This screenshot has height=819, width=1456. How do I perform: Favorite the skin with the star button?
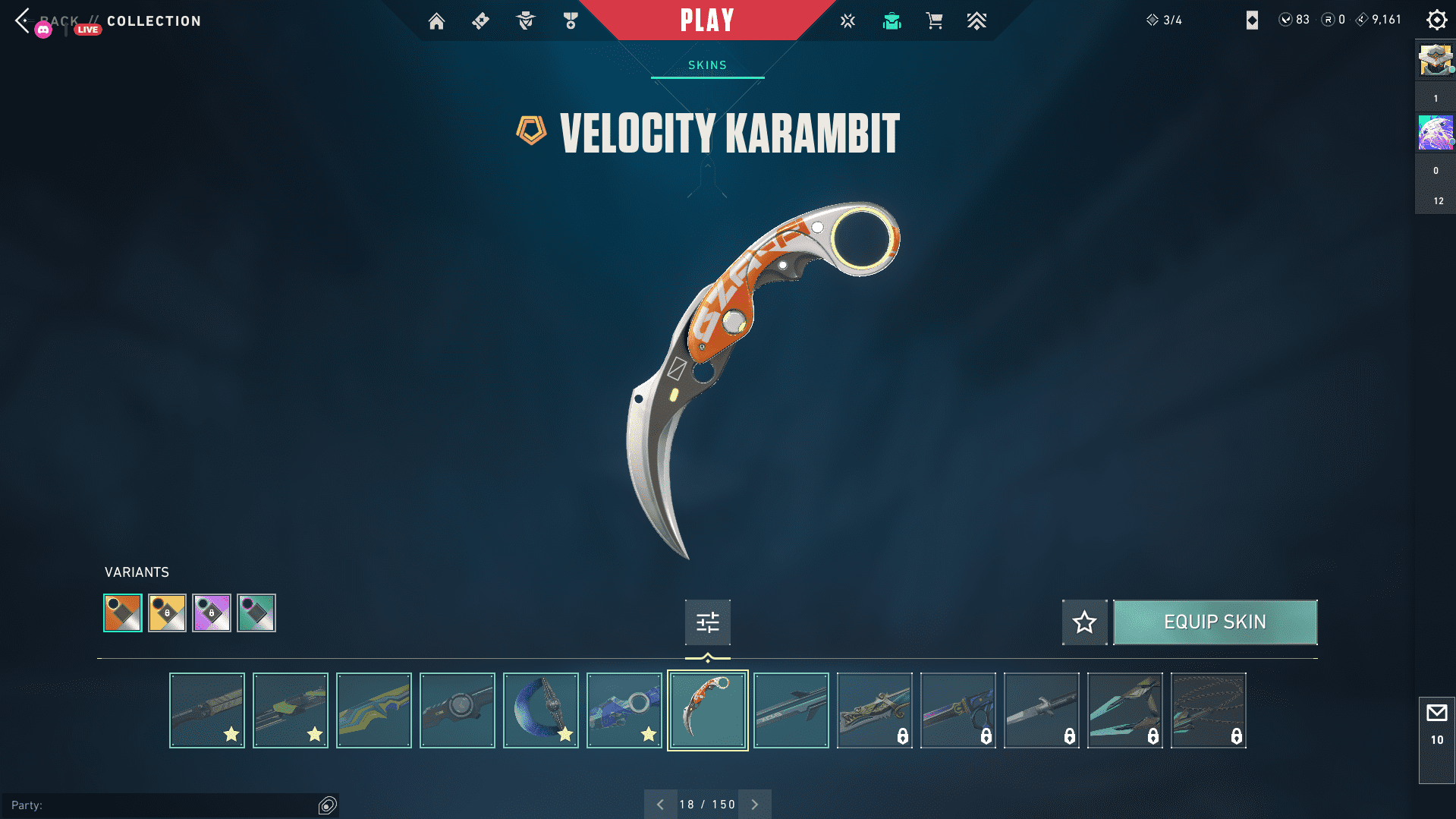click(x=1084, y=622)
